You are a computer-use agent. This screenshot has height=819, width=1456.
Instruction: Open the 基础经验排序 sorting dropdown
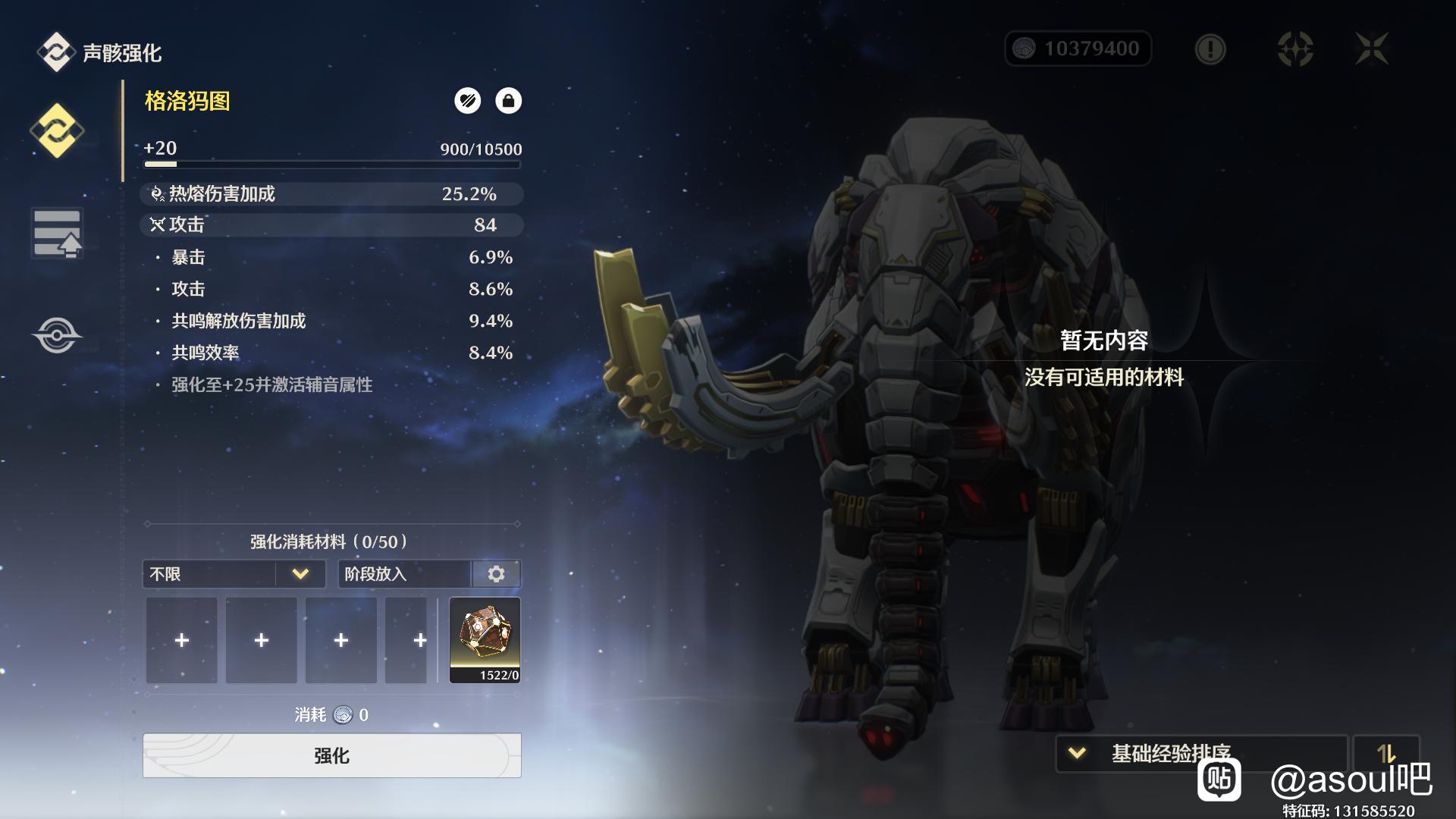(1201, 753)
